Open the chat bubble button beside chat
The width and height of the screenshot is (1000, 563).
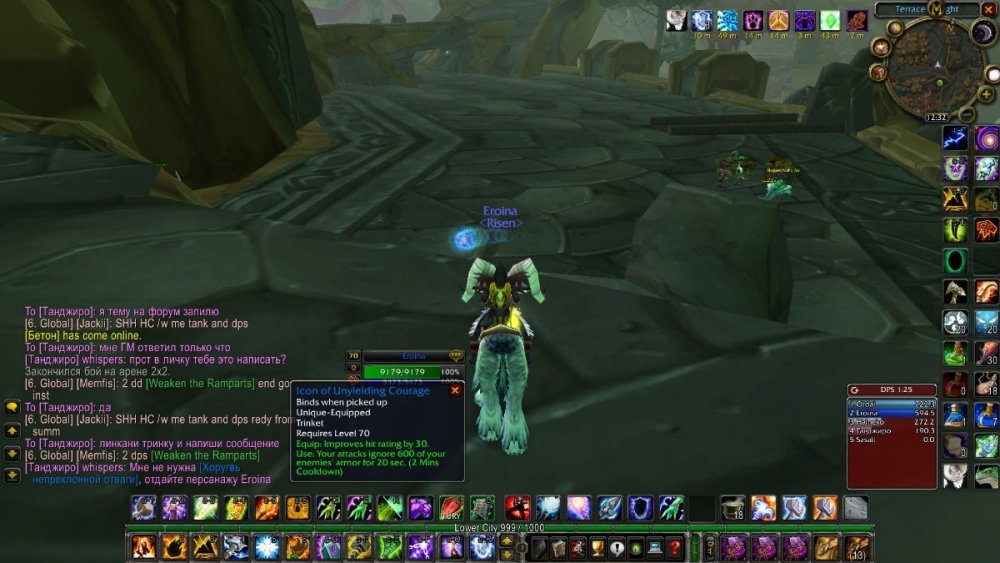(12, 407)
